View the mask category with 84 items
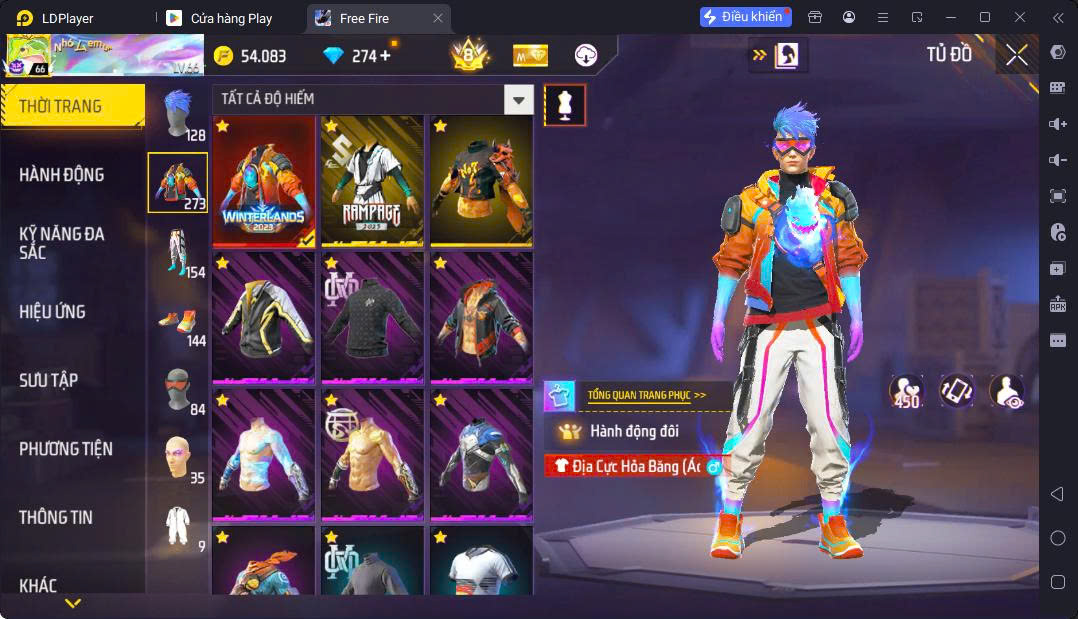Viewport: 1078px width, 619px height. [x=178, y=390]
